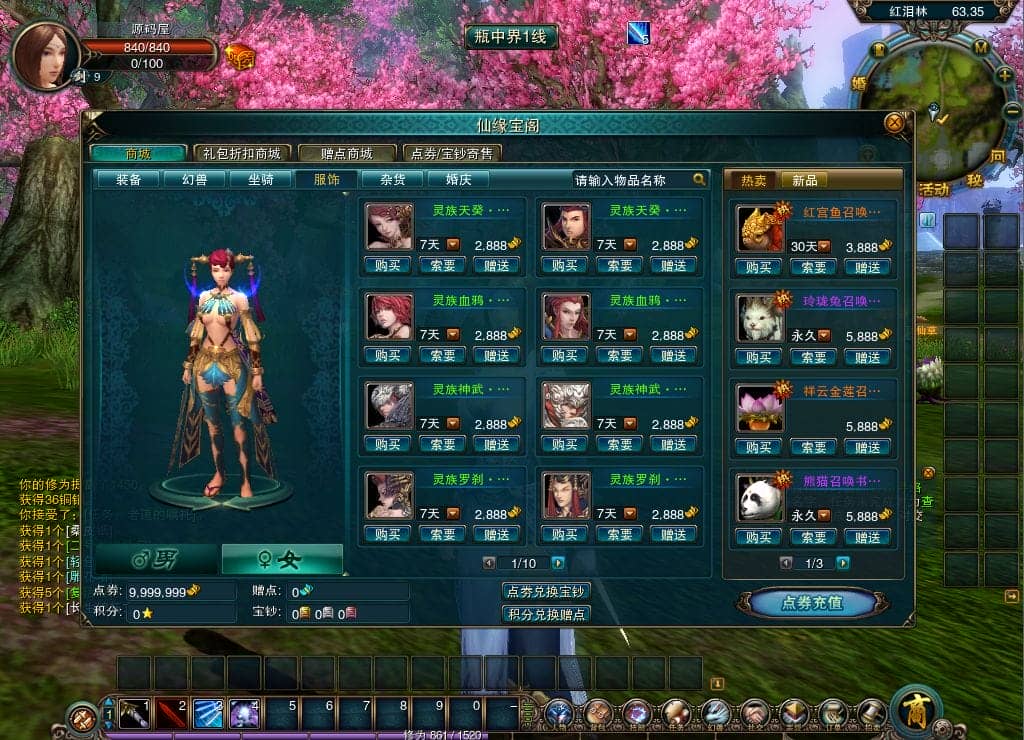Choose the 装备 category
The width and height of the screenshot is (1024, 740).
coord(129,180)
